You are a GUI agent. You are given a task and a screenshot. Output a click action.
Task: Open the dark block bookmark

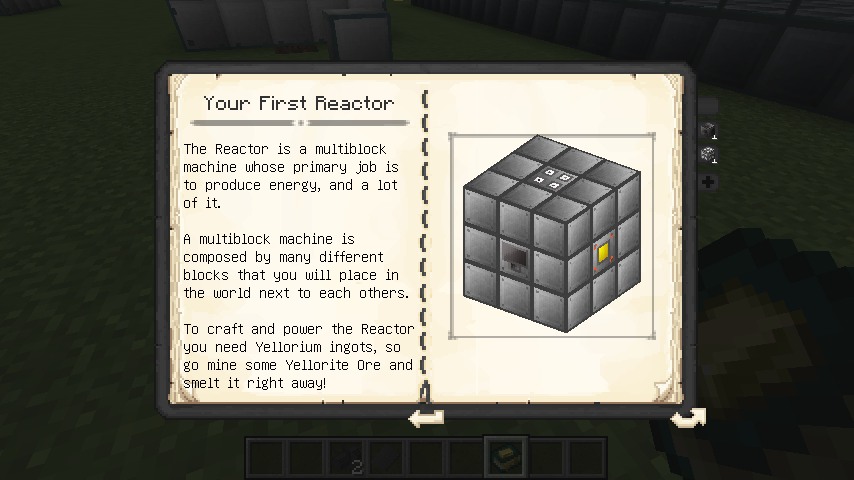click(x=709, y=129)
